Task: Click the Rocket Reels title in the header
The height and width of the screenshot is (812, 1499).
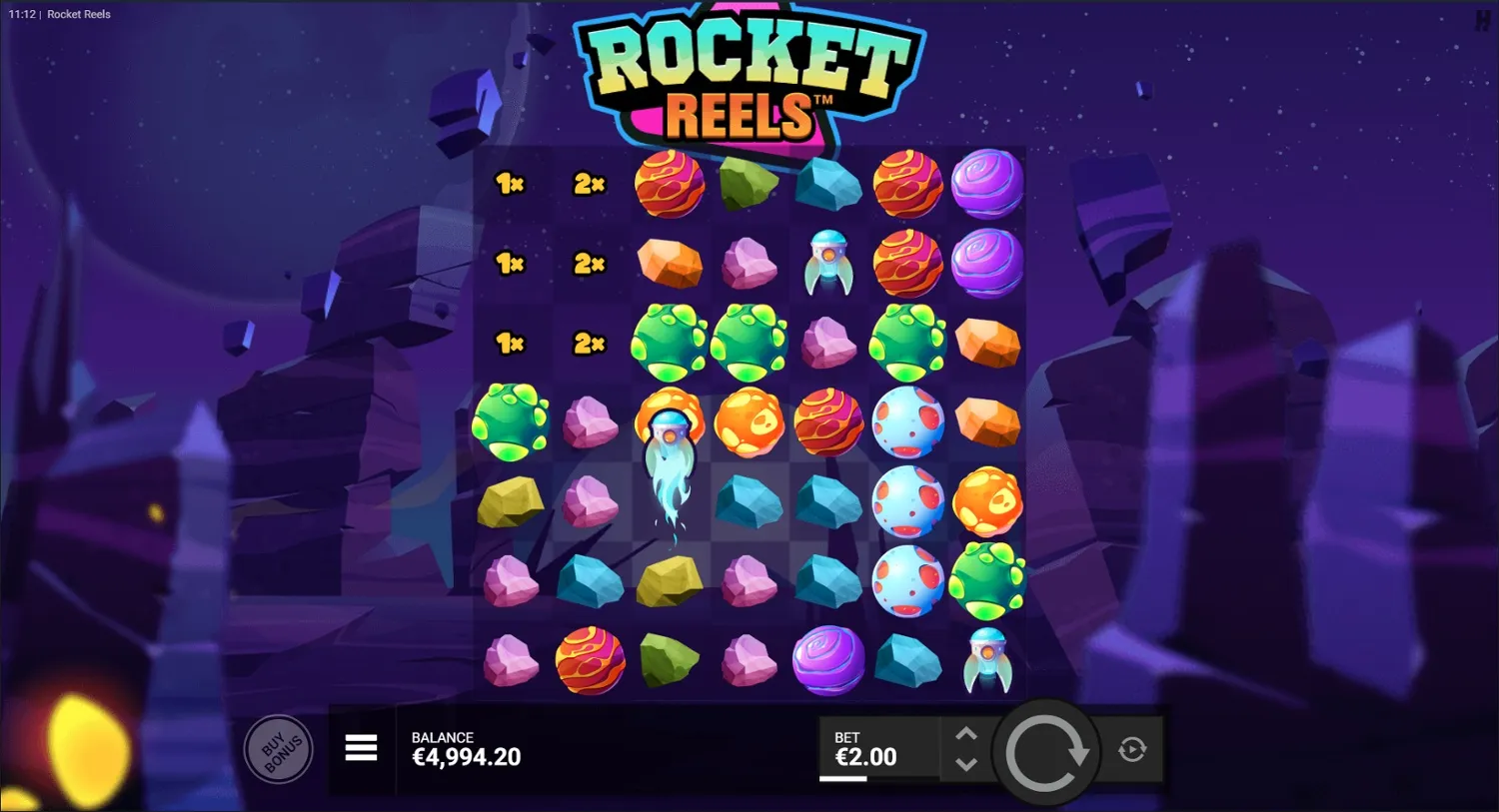Action: pyautogui.click(x=77, y=14)
